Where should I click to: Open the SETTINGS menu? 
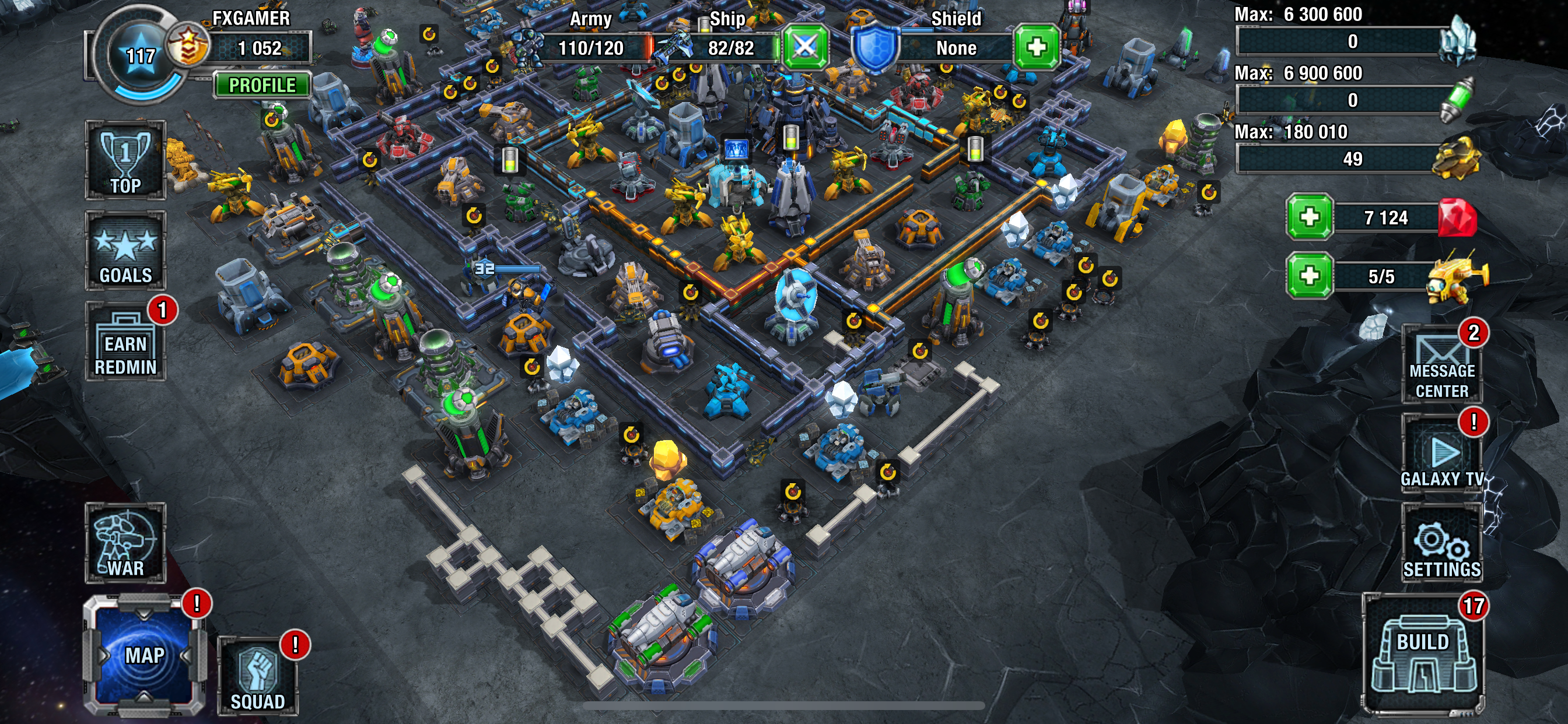[1441, 543]
